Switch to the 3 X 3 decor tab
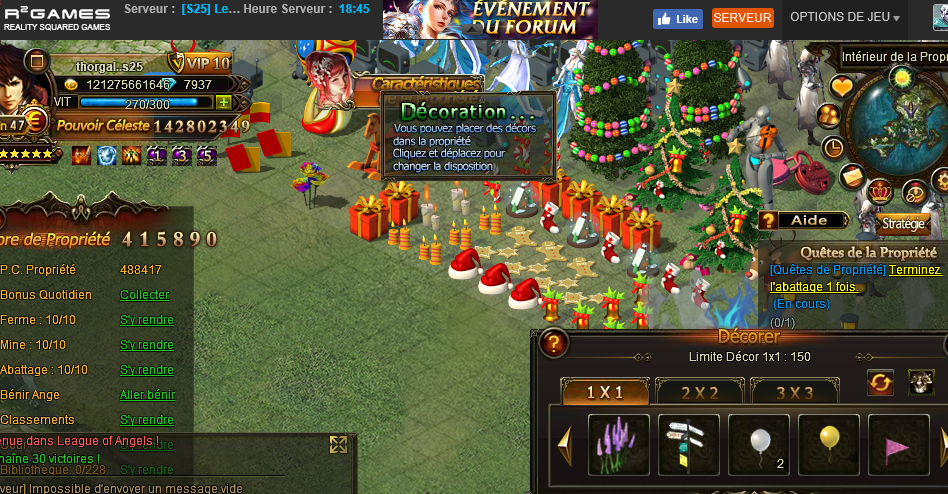The image size is (948, 494). pos(794,393)
